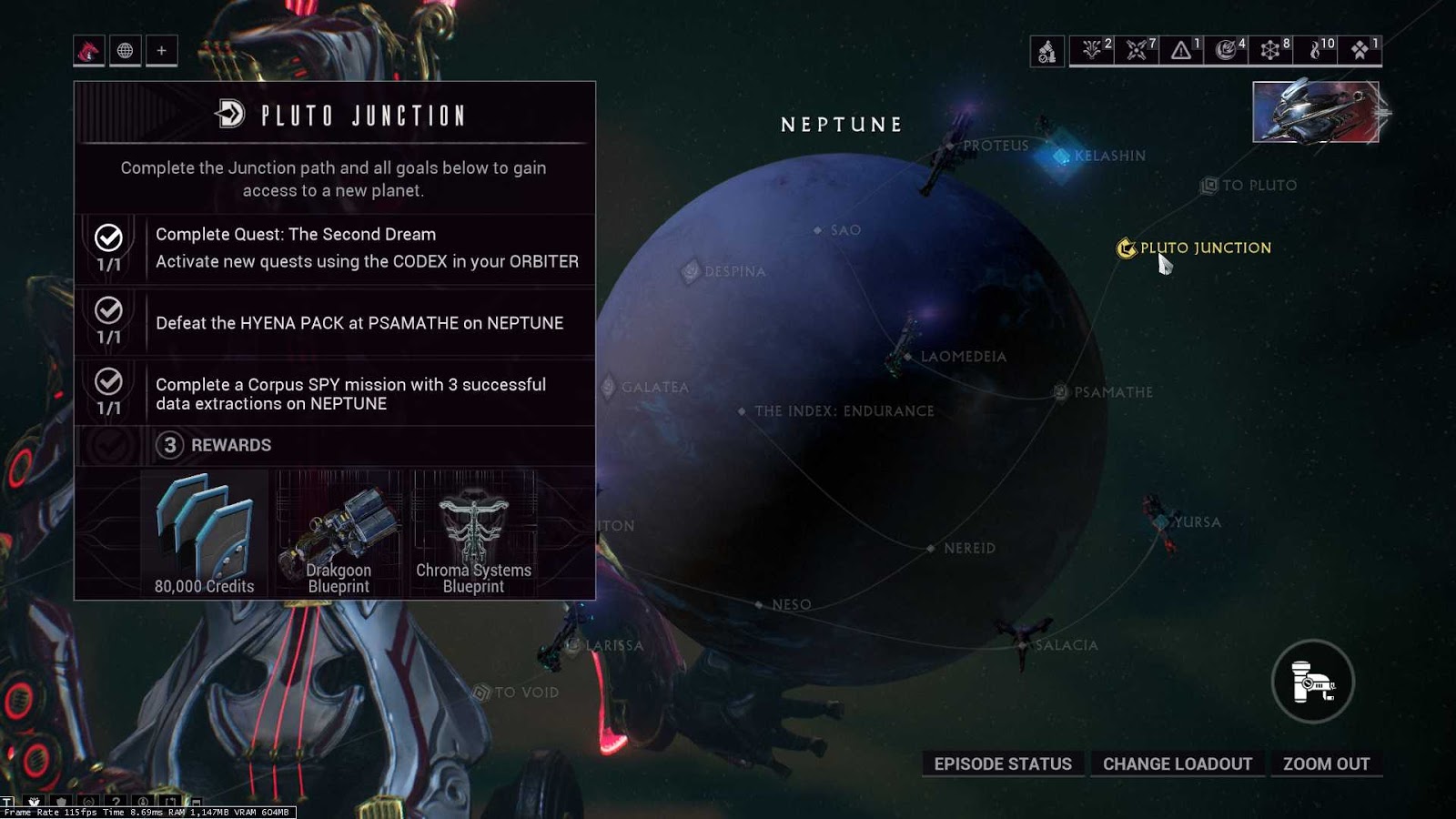Open the Kelashin void fissure node

1060,157
